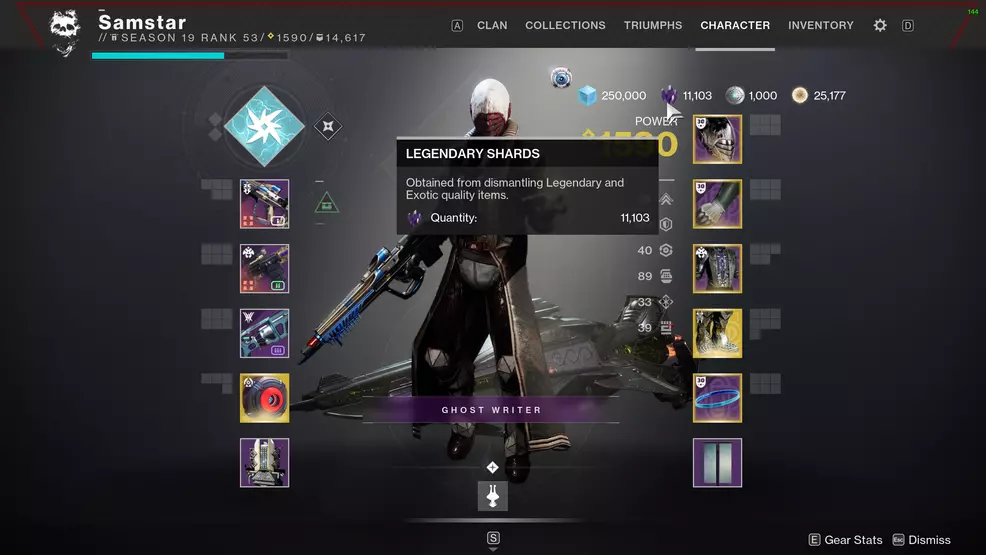Open the subclass diamond emblem
Viewport: 986px width, 555px height.
264,126
